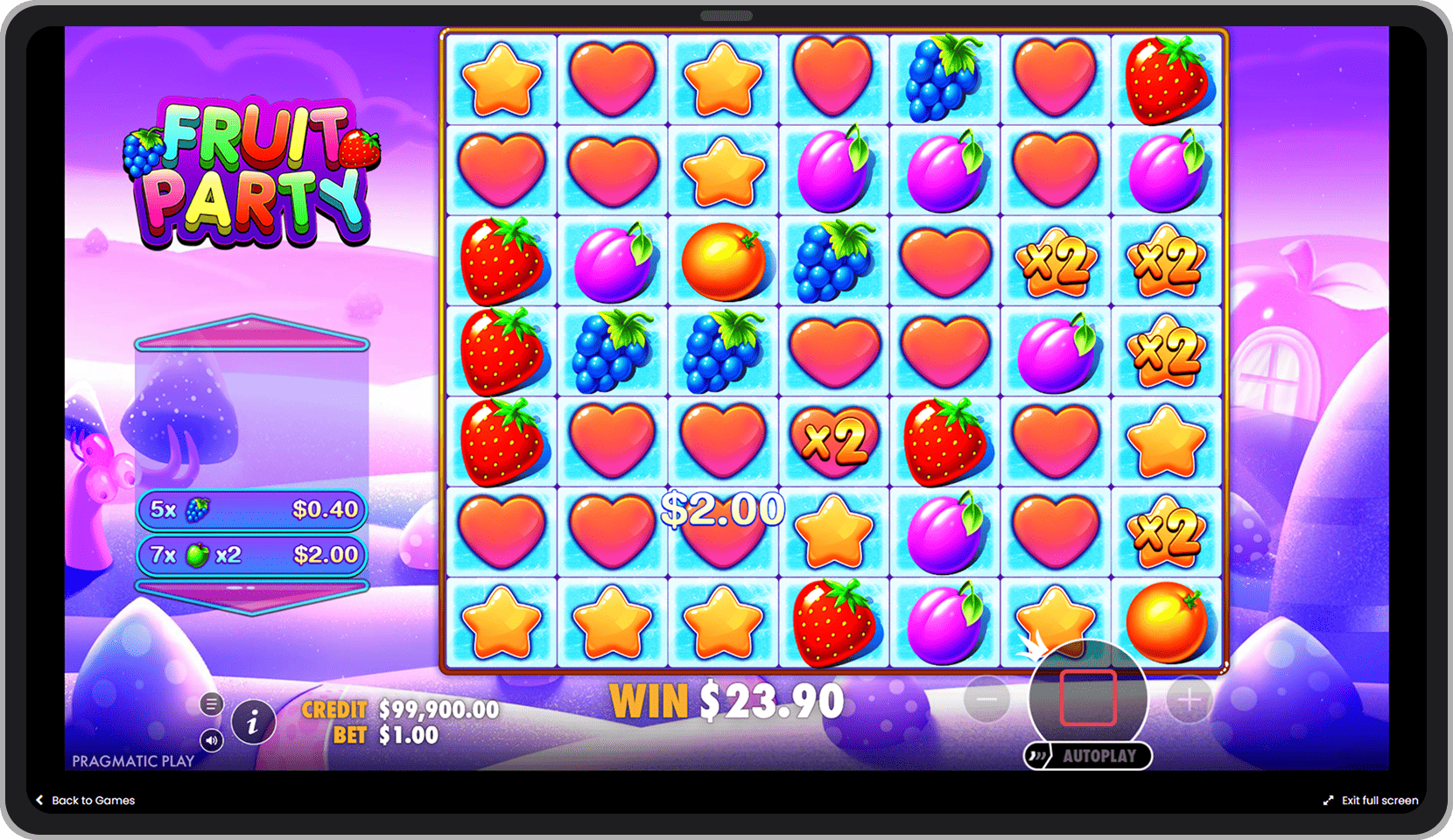Click the orange symbol in the bottom-right reel
The image size is (1453, 840).
[1169, 621]
